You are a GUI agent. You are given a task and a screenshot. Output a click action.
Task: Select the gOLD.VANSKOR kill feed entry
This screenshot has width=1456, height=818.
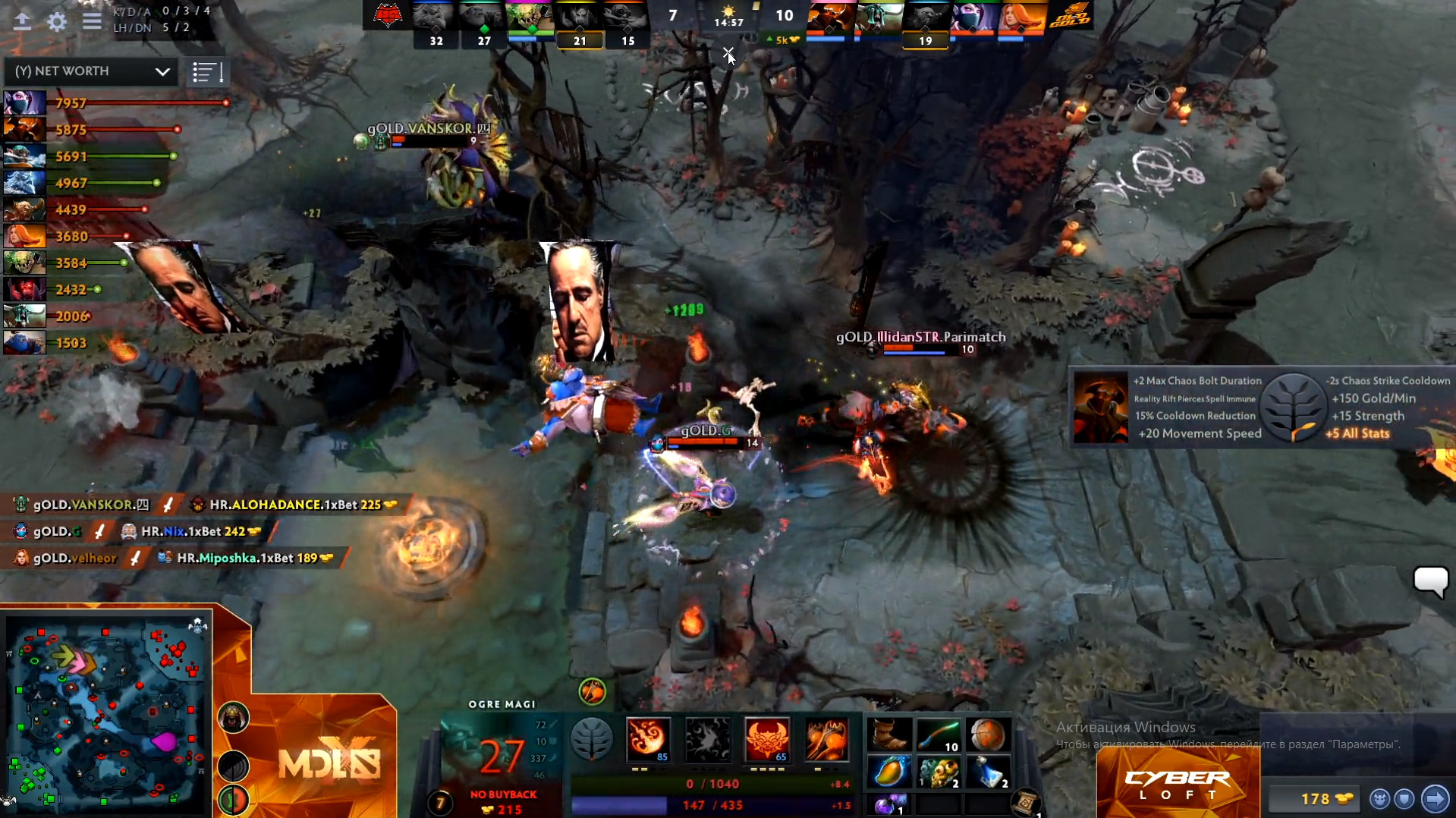(x=83, y=505)
